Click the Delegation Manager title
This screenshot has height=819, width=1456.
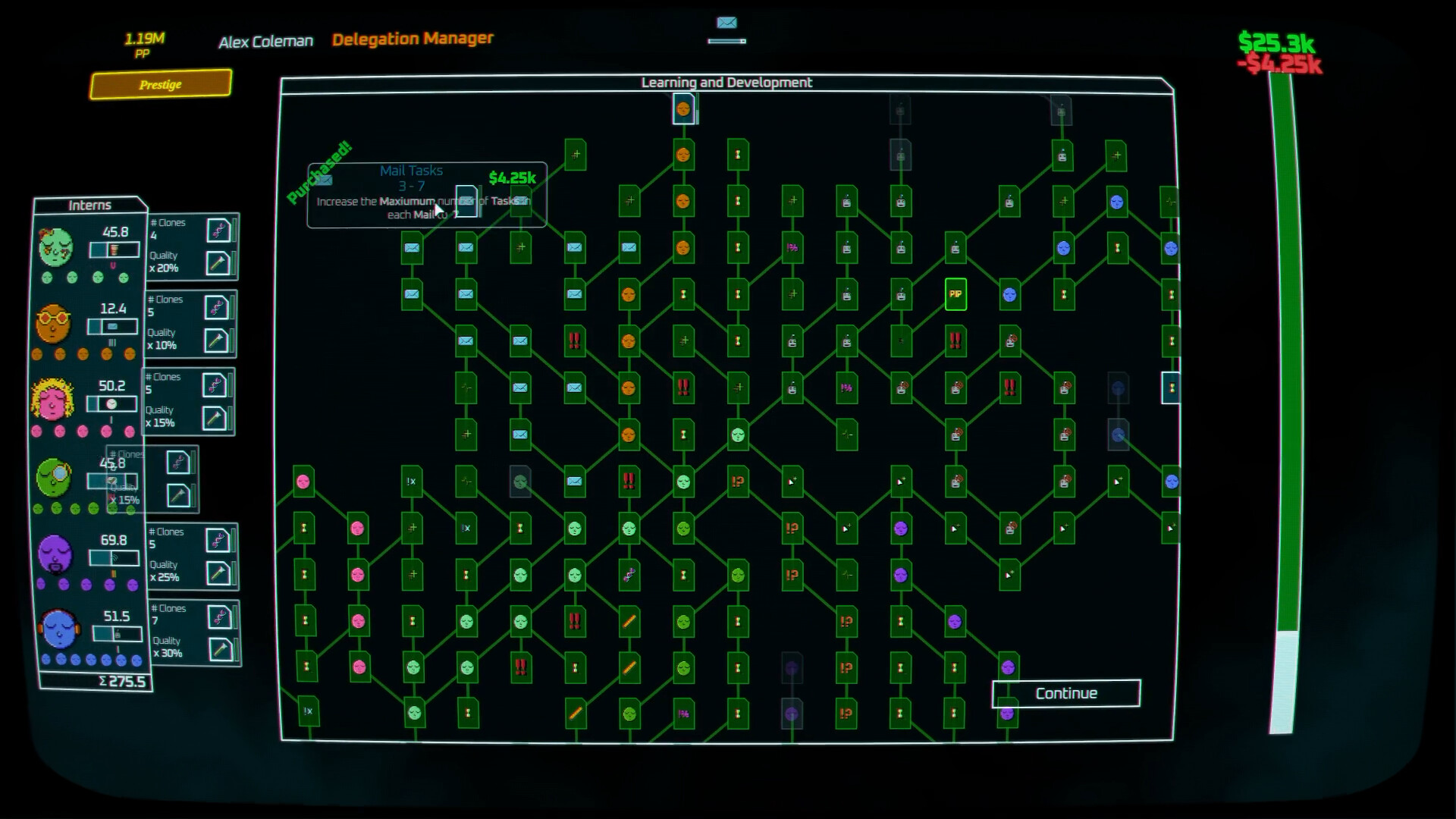coord(413,38)
